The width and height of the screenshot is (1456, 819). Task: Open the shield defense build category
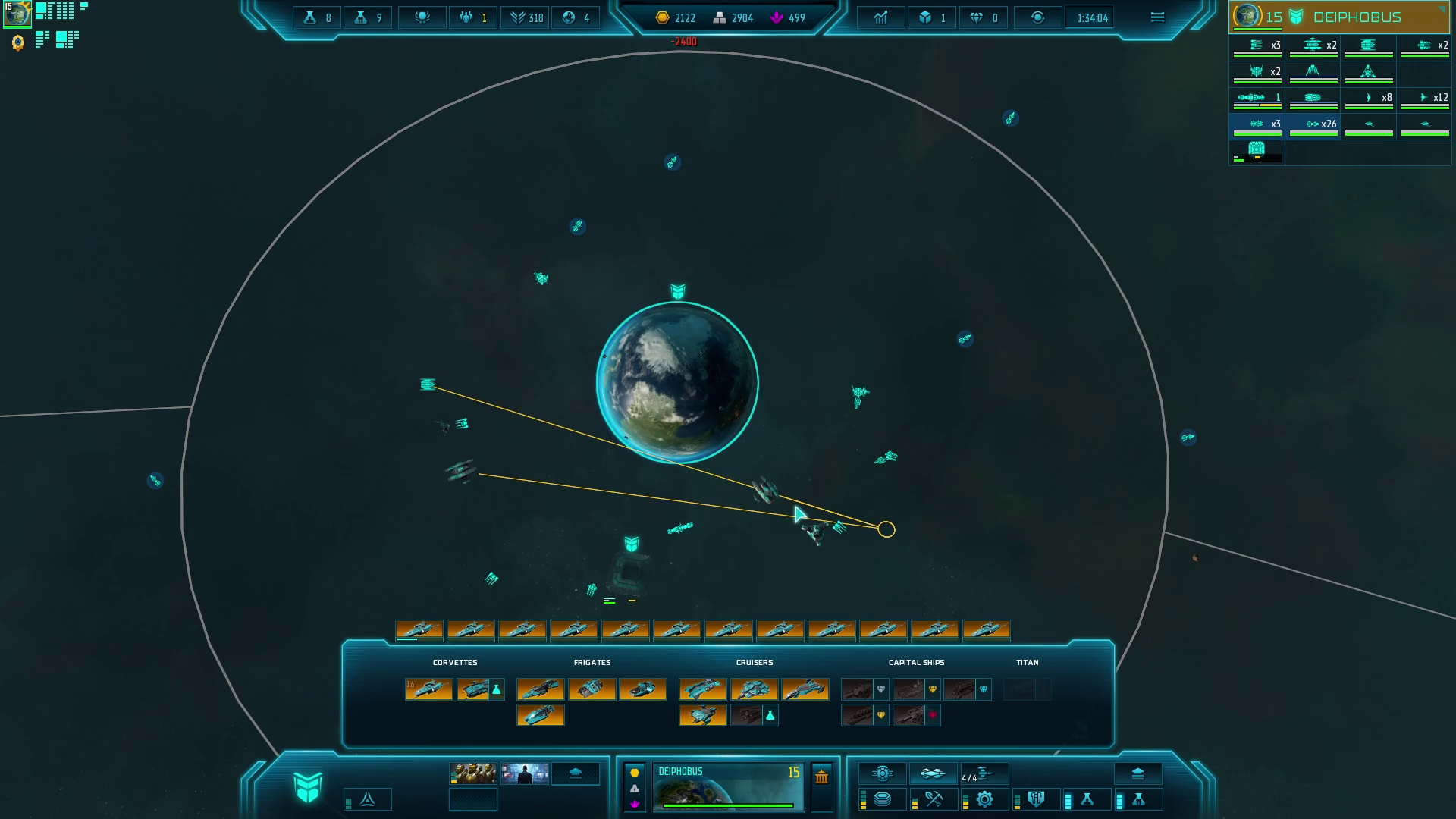coord(1036,799)
